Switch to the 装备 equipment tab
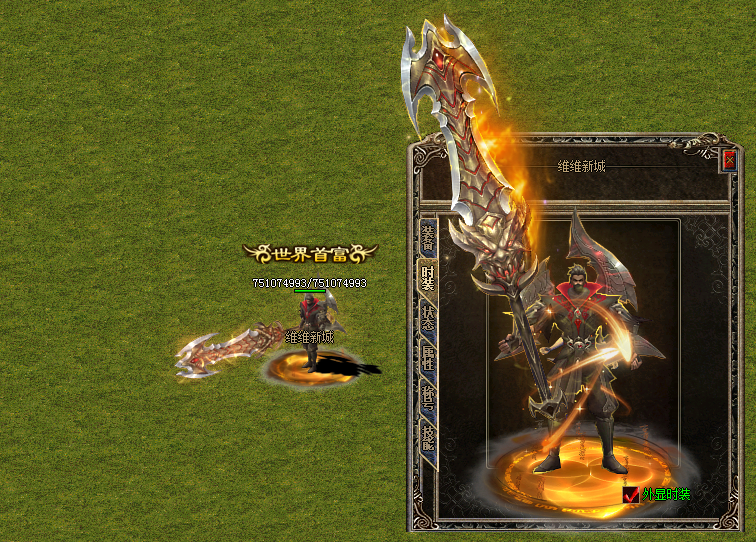Image resolution: width=756 pixels, height=542 pixels. click(427, 237)
